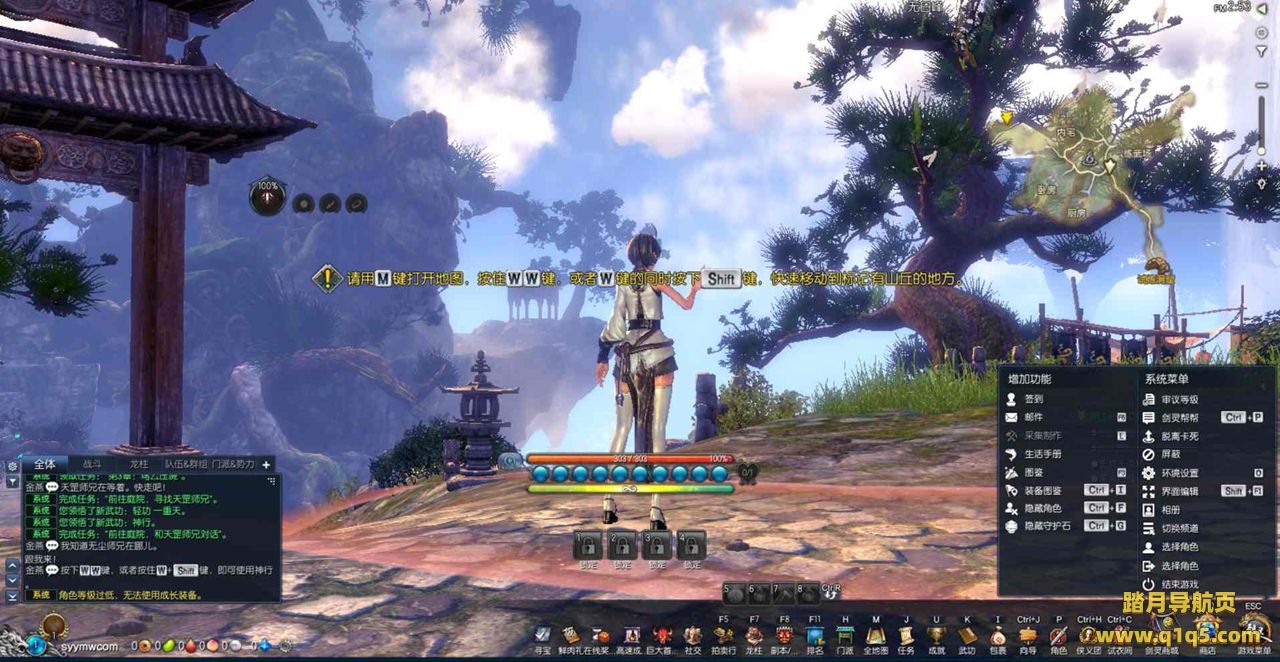
Task: Open chat settings gear icon
Action: tap(13, 465)
